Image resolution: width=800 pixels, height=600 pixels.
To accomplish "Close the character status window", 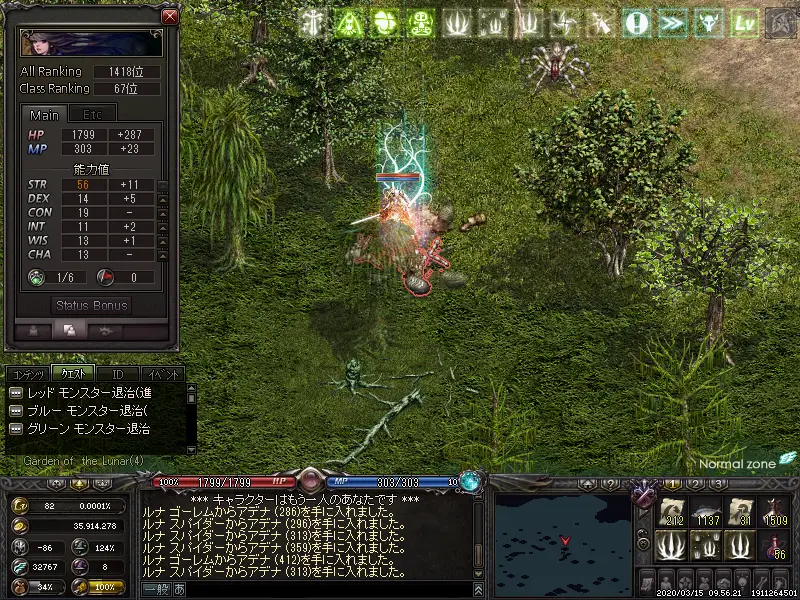I will coord(170,16).
